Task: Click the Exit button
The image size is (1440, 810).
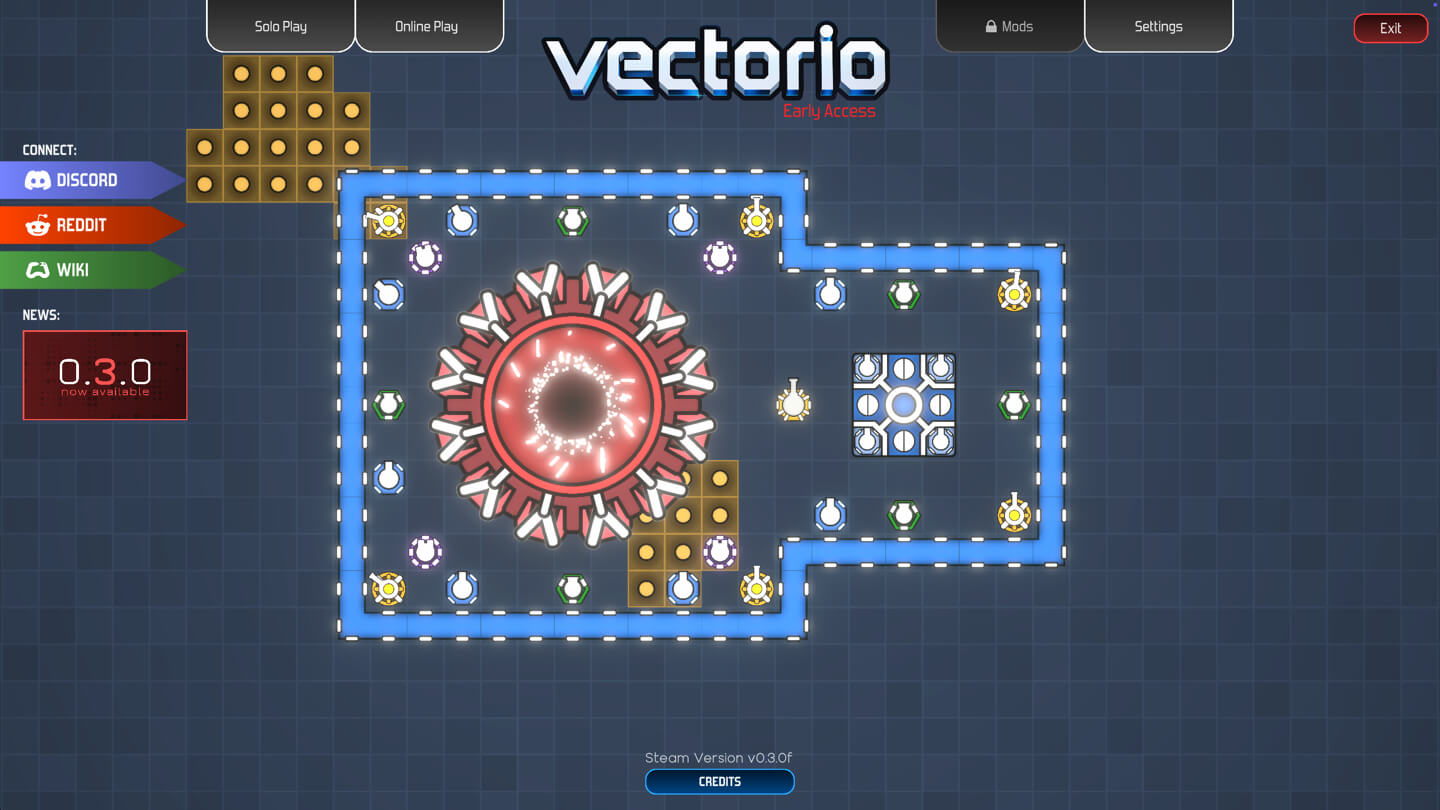Action: point(1390,28)
